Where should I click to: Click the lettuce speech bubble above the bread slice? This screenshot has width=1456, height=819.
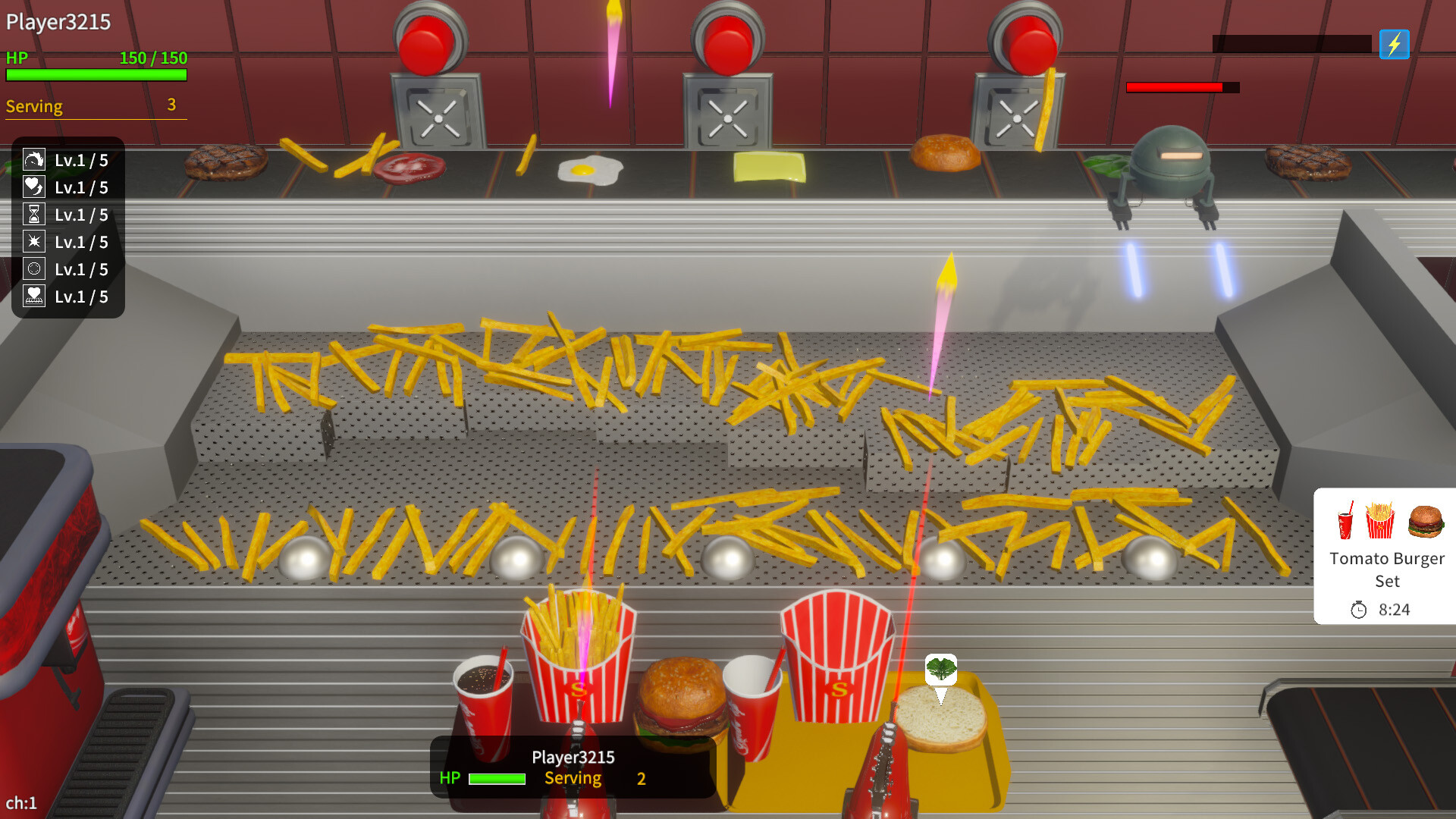pos(940,670)
